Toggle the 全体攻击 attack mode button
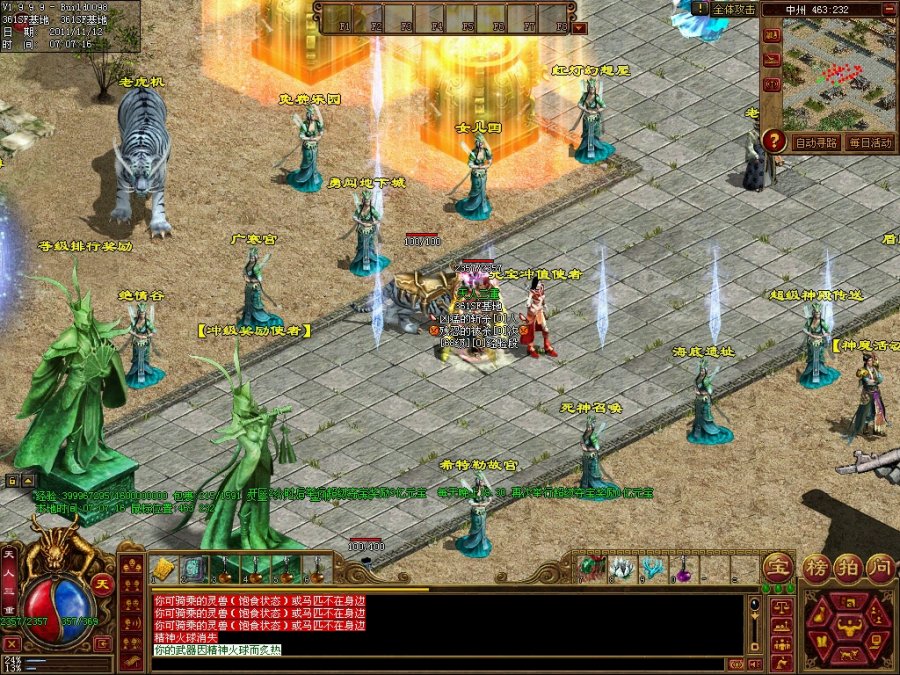Screen dimensions: 900x675 coord(732,8)
